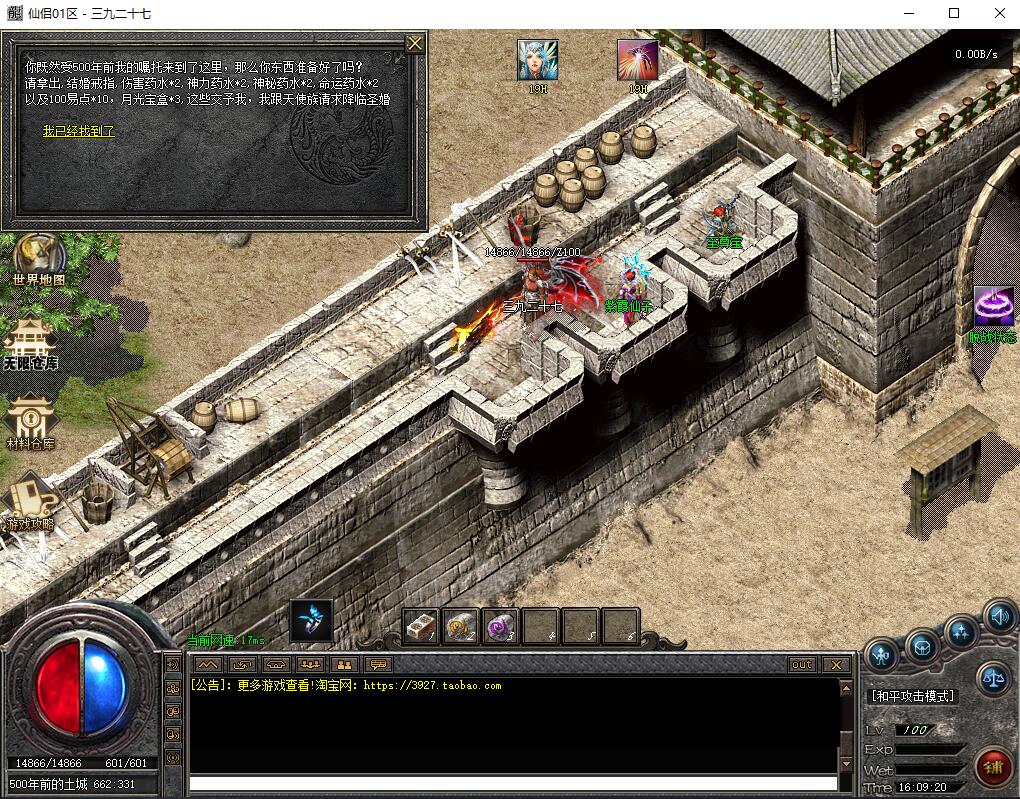Close the NPC dialogue panel
This screenshot has width=1020, height=799.
[414, 44]
